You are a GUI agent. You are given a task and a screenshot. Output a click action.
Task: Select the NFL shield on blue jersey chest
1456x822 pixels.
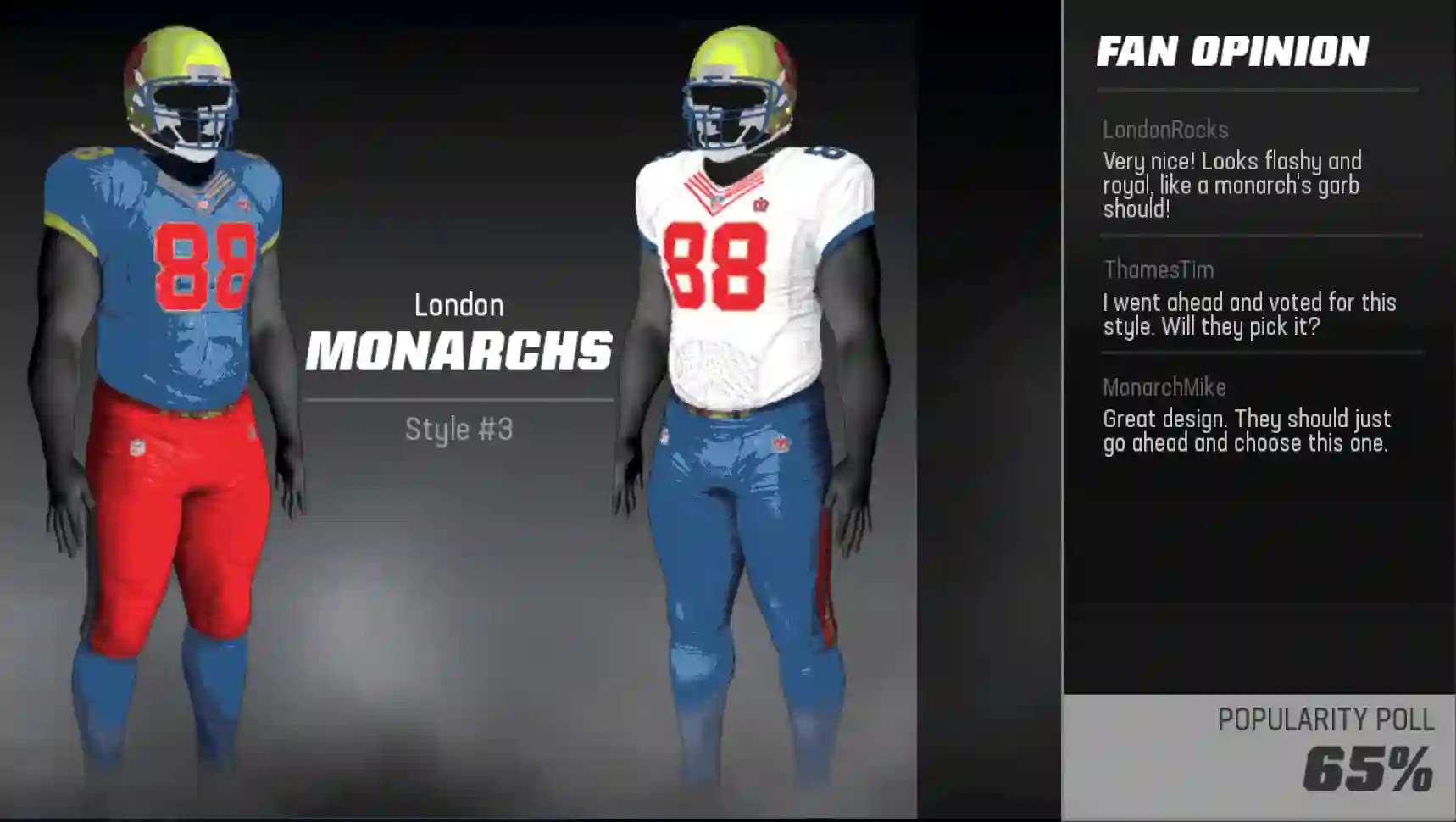pyautogui.click(x=204, y=203)
